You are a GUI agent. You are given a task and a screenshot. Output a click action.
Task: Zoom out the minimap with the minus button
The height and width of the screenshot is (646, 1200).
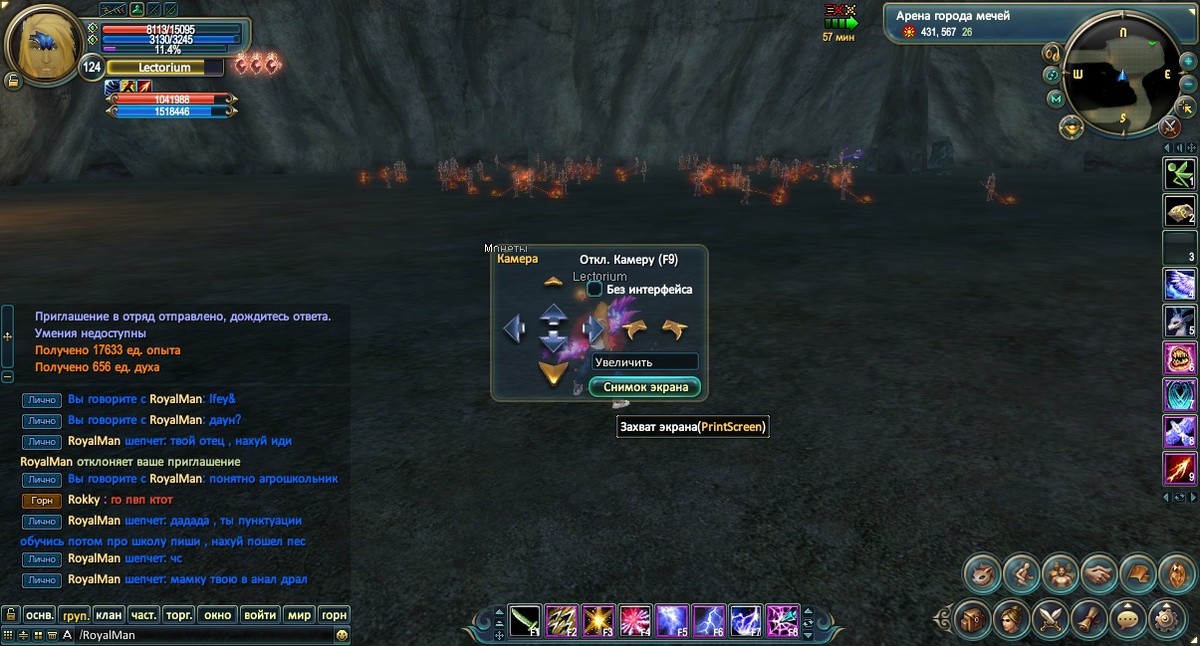click(1188, 82)
